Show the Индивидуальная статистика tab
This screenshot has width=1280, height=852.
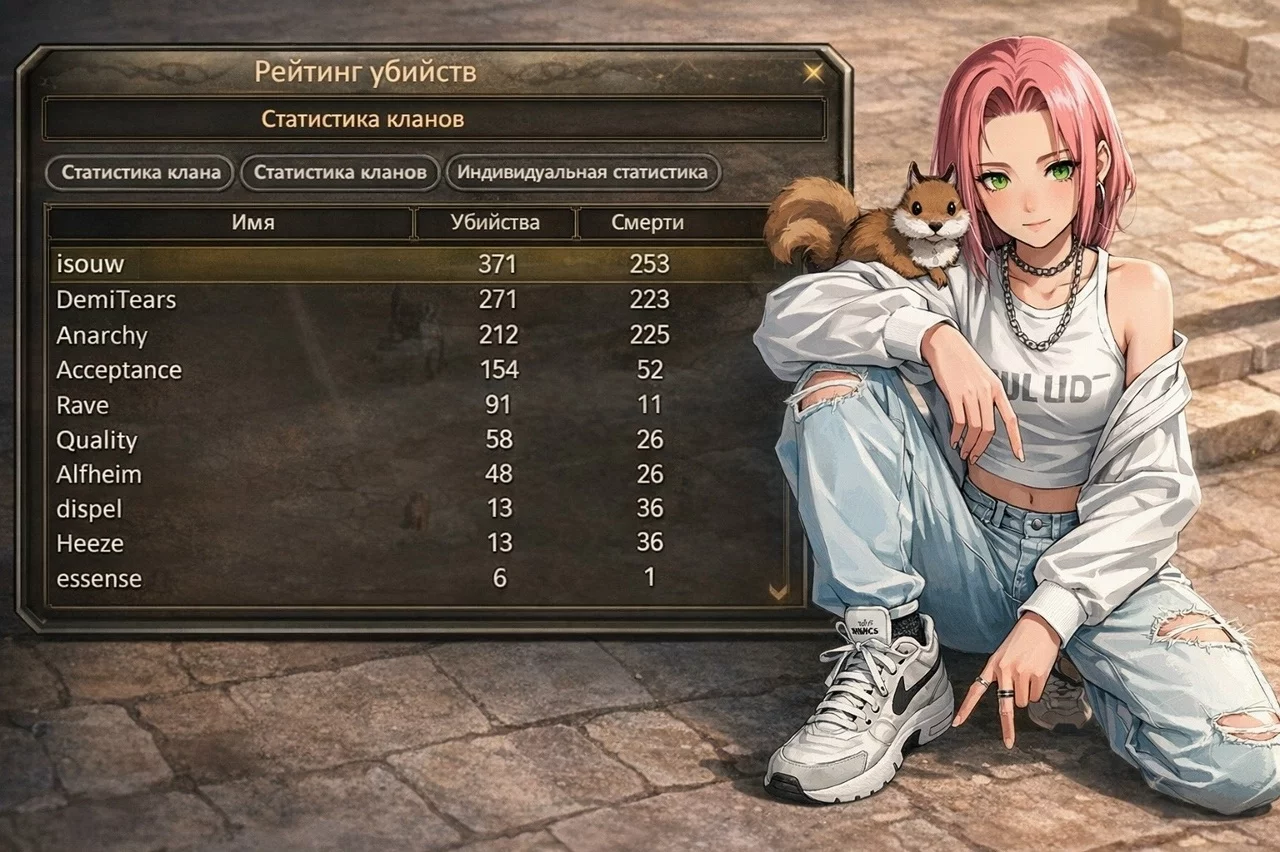click(582, 172)
